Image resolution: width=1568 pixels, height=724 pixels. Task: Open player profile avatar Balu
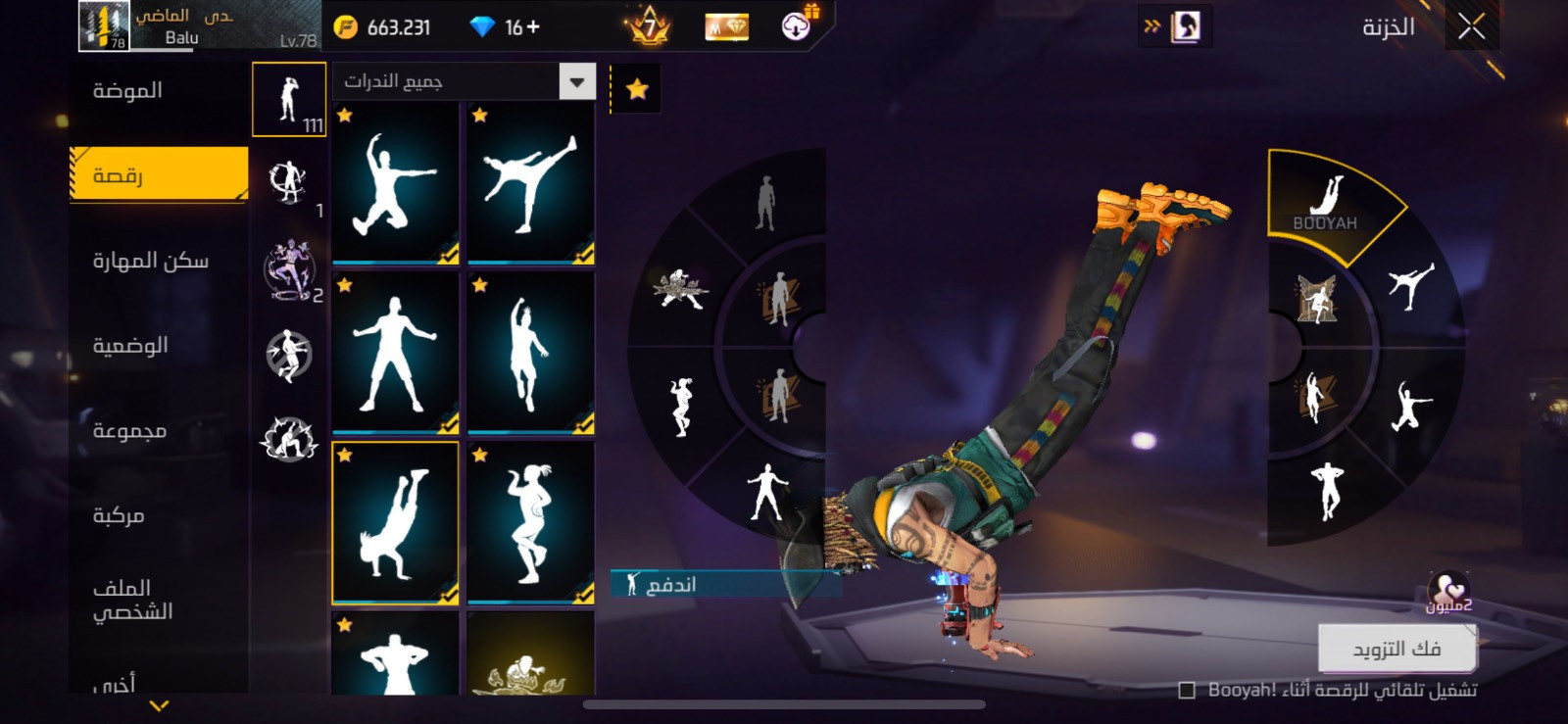pos(103,26)
